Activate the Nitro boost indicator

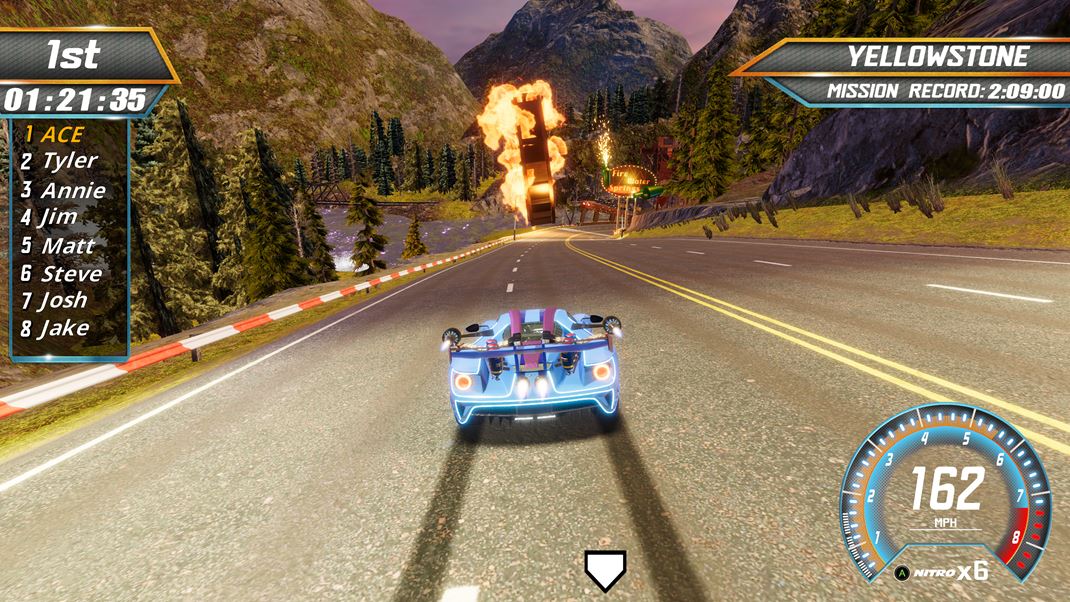click(x=942, y=572)
